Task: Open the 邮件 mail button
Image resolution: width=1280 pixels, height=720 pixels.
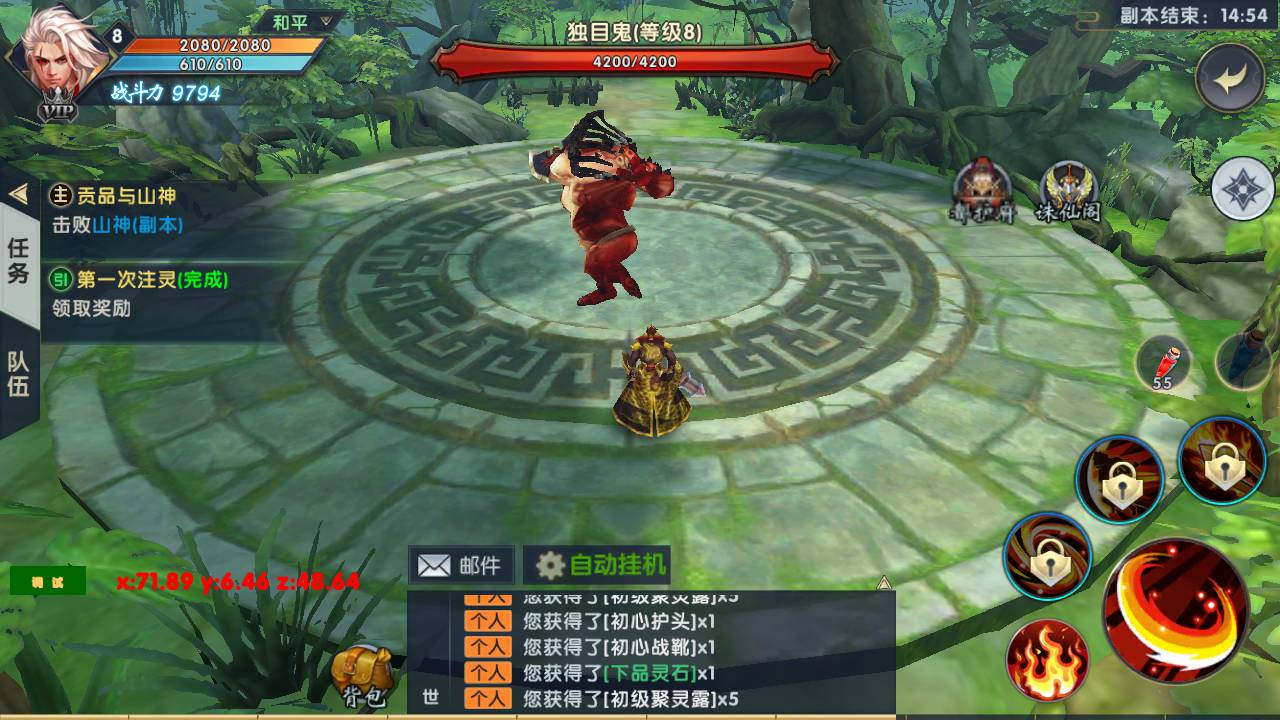Action: coord(461,565)
